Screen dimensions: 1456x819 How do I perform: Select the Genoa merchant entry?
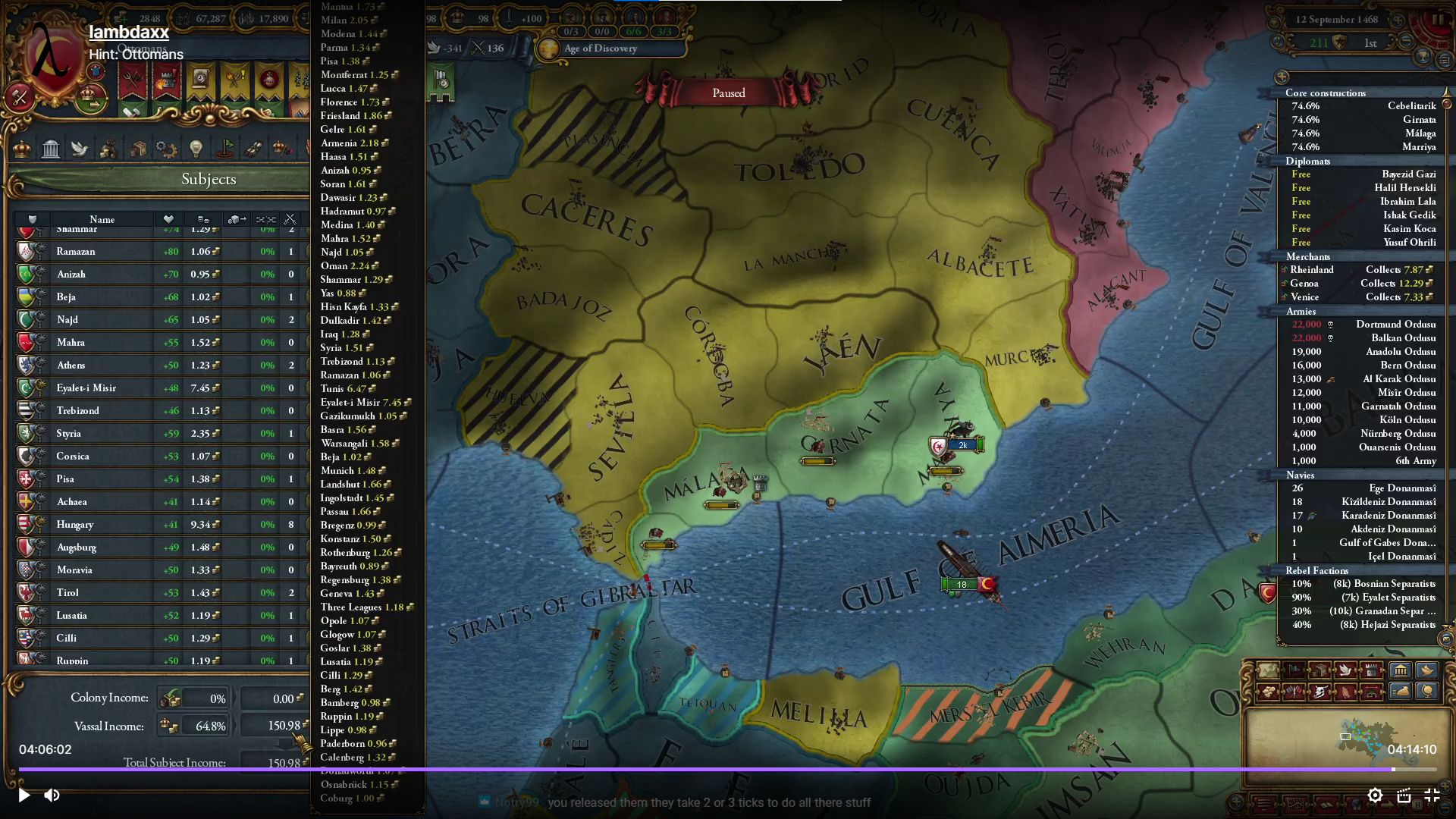click(x=1304, y=283)
